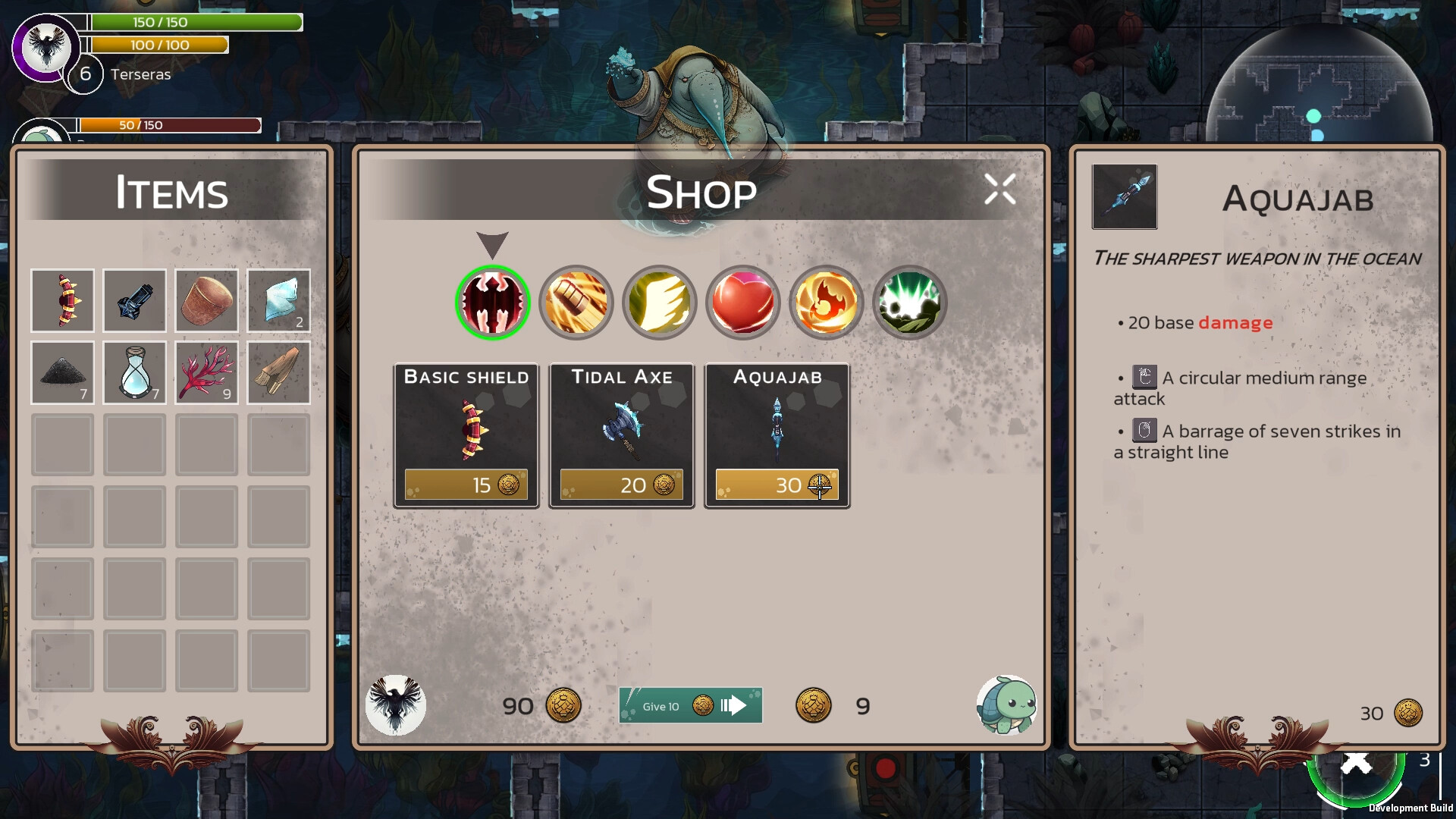Select the black harpoon gun in the inventory
The height and width of the screenshot is (819, 1456).
point(134,300)
